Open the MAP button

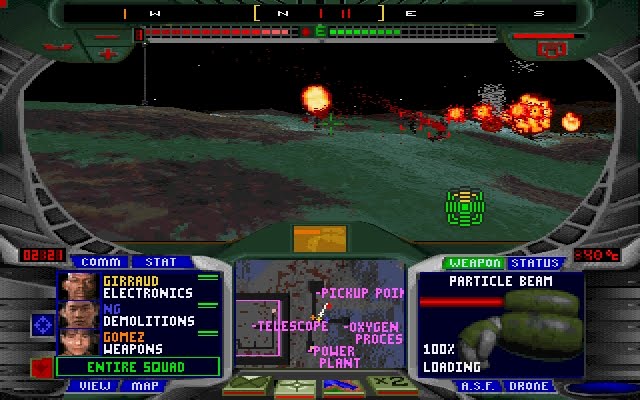(x=146, y=385)
